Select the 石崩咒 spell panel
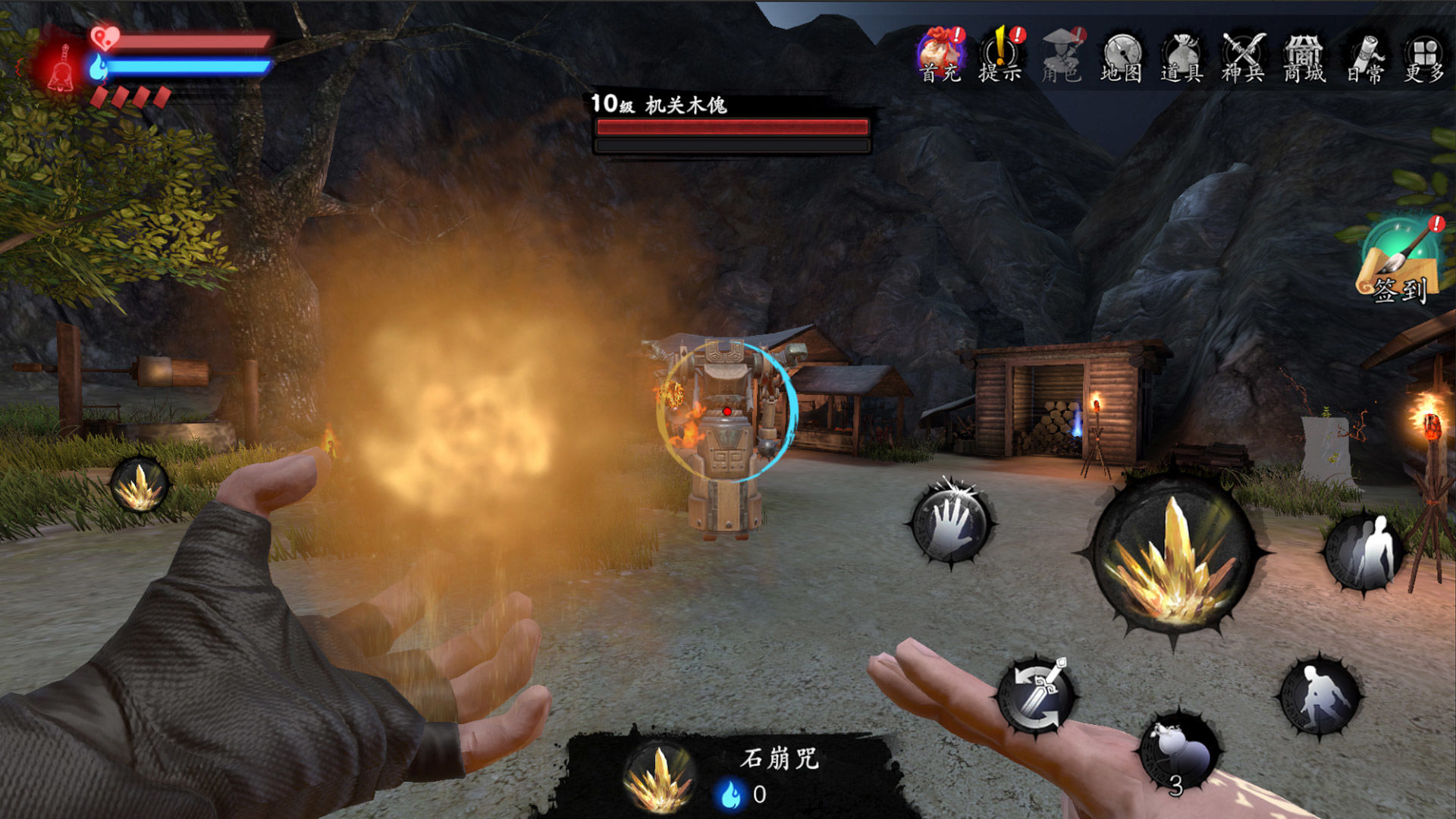Screen dimensions: 1456x819 (x=728, y=775)
